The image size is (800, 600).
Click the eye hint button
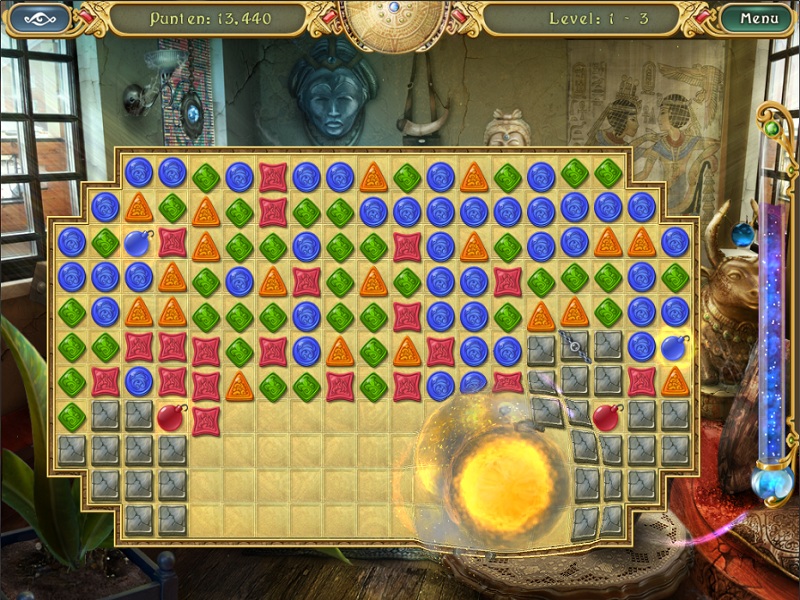click(40, 18)
